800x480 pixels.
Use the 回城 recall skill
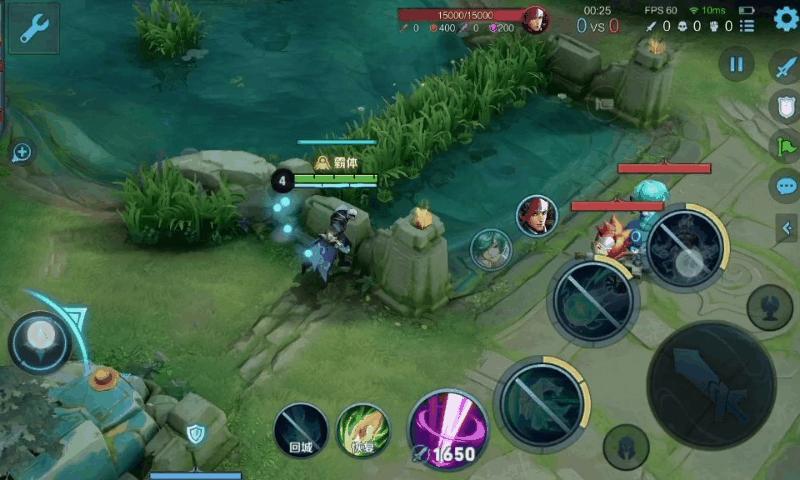[301, 430]
